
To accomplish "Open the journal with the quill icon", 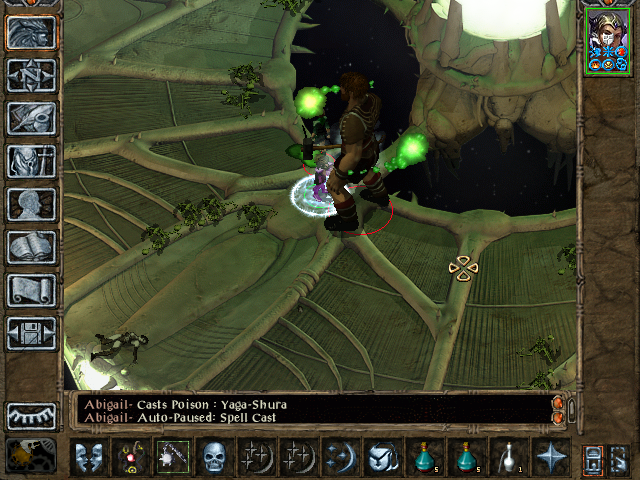I will pyautogui.click(x=31, y=119).
